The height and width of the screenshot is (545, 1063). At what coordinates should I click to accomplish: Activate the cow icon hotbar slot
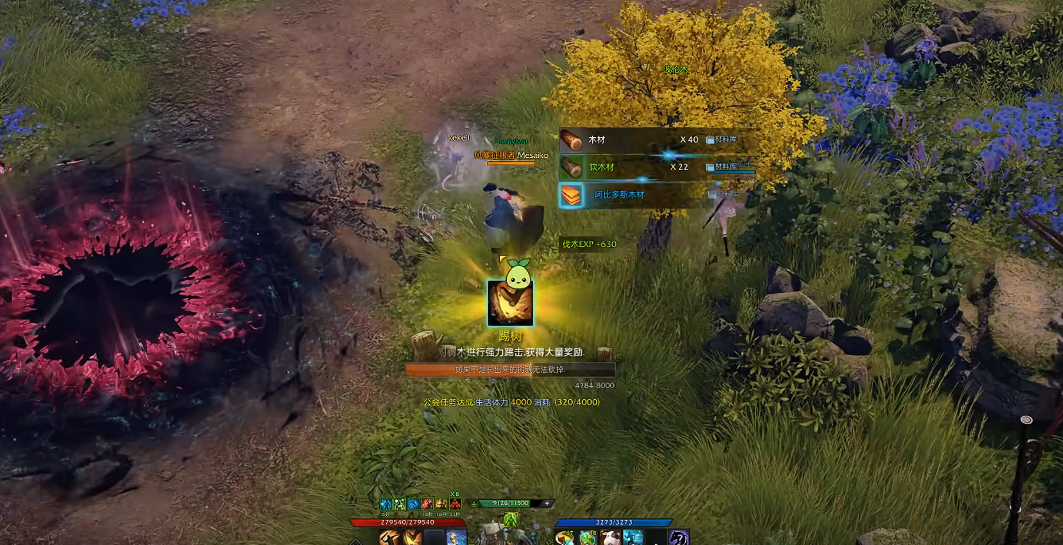612,538
